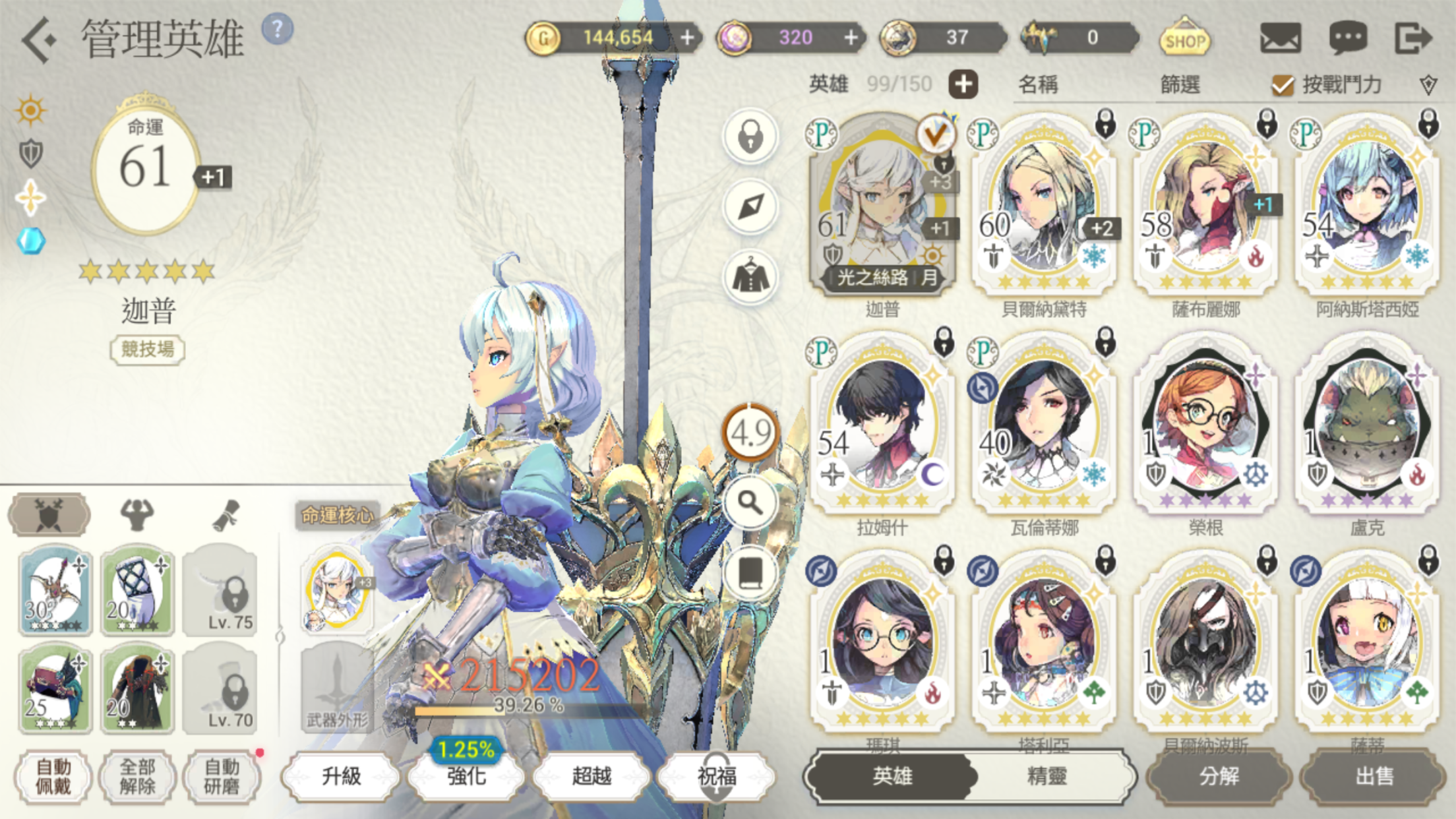
Task: Open the 強化 enhance button
Action: 466,776
